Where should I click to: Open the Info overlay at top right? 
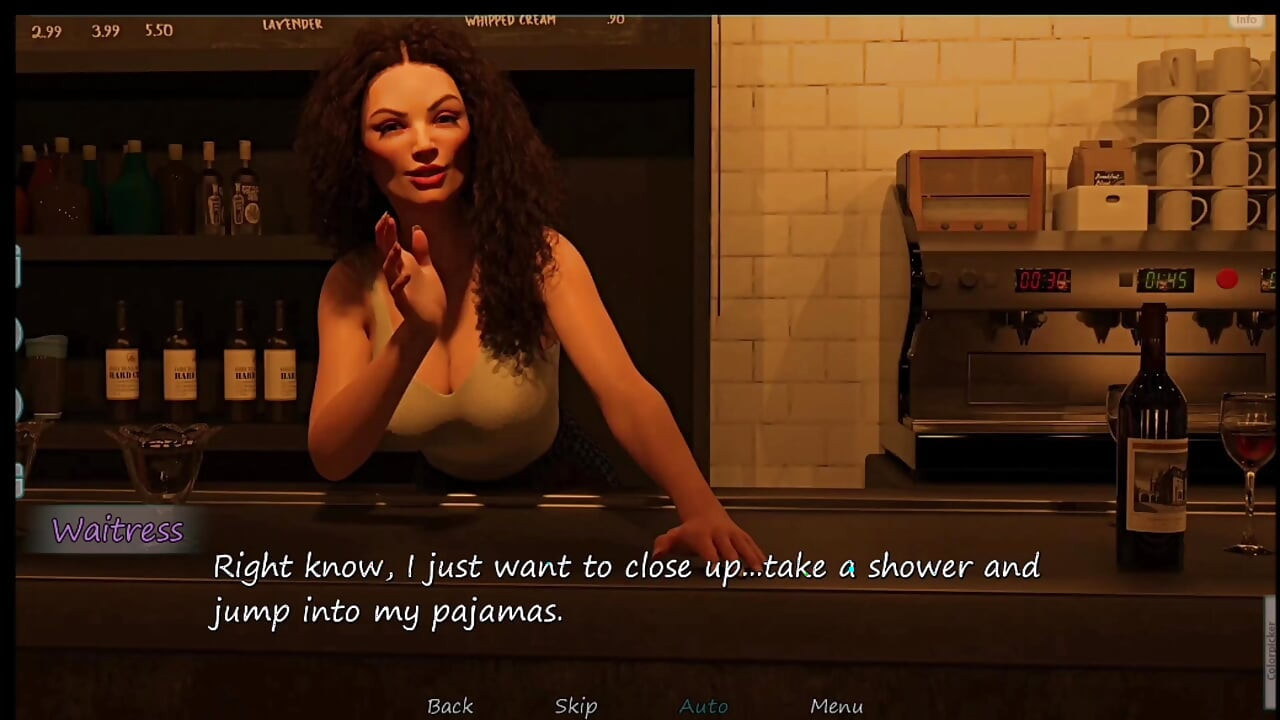pos(1244,18)
